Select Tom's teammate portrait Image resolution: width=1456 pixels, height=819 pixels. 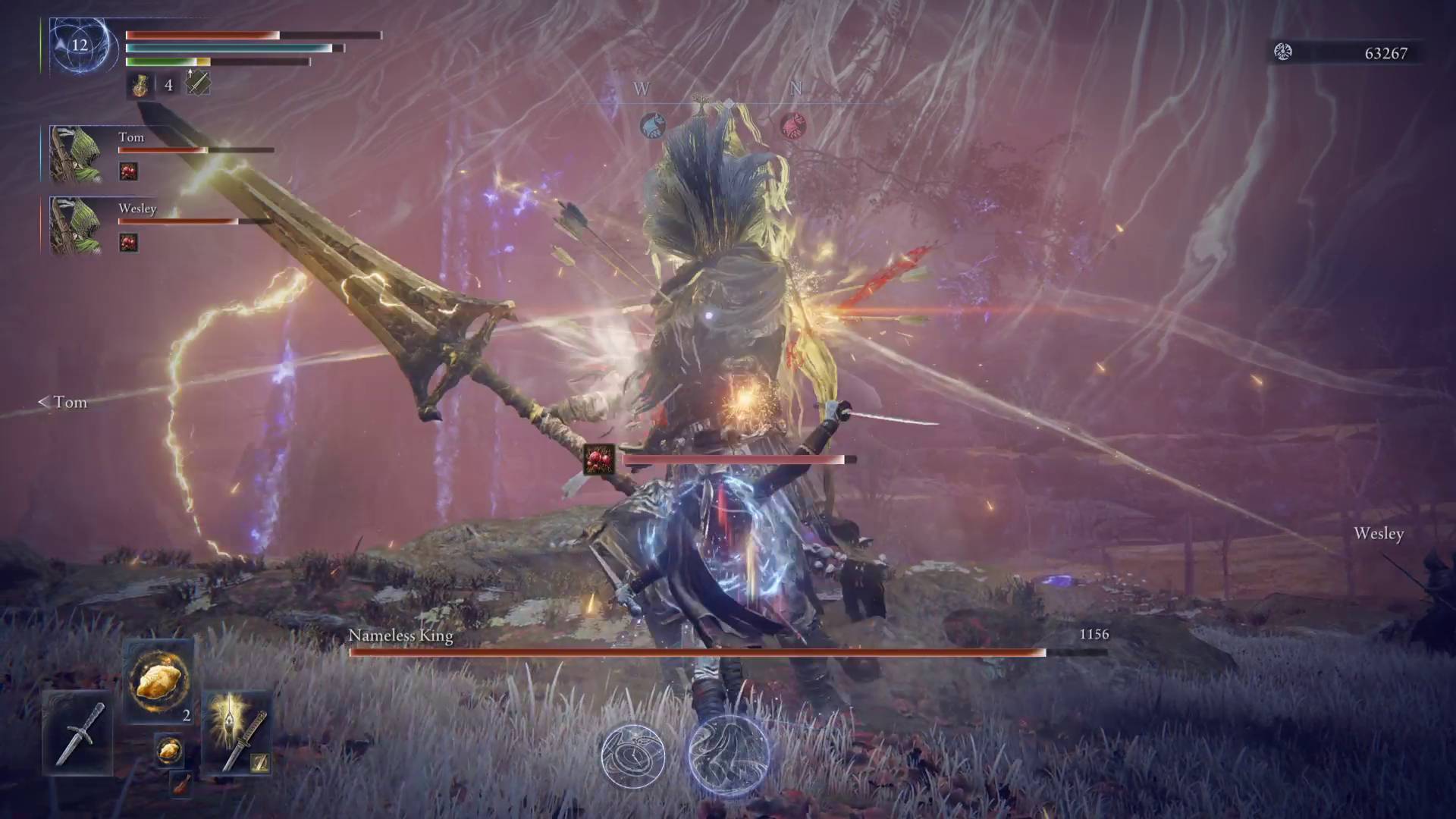(x=77, y=155)
